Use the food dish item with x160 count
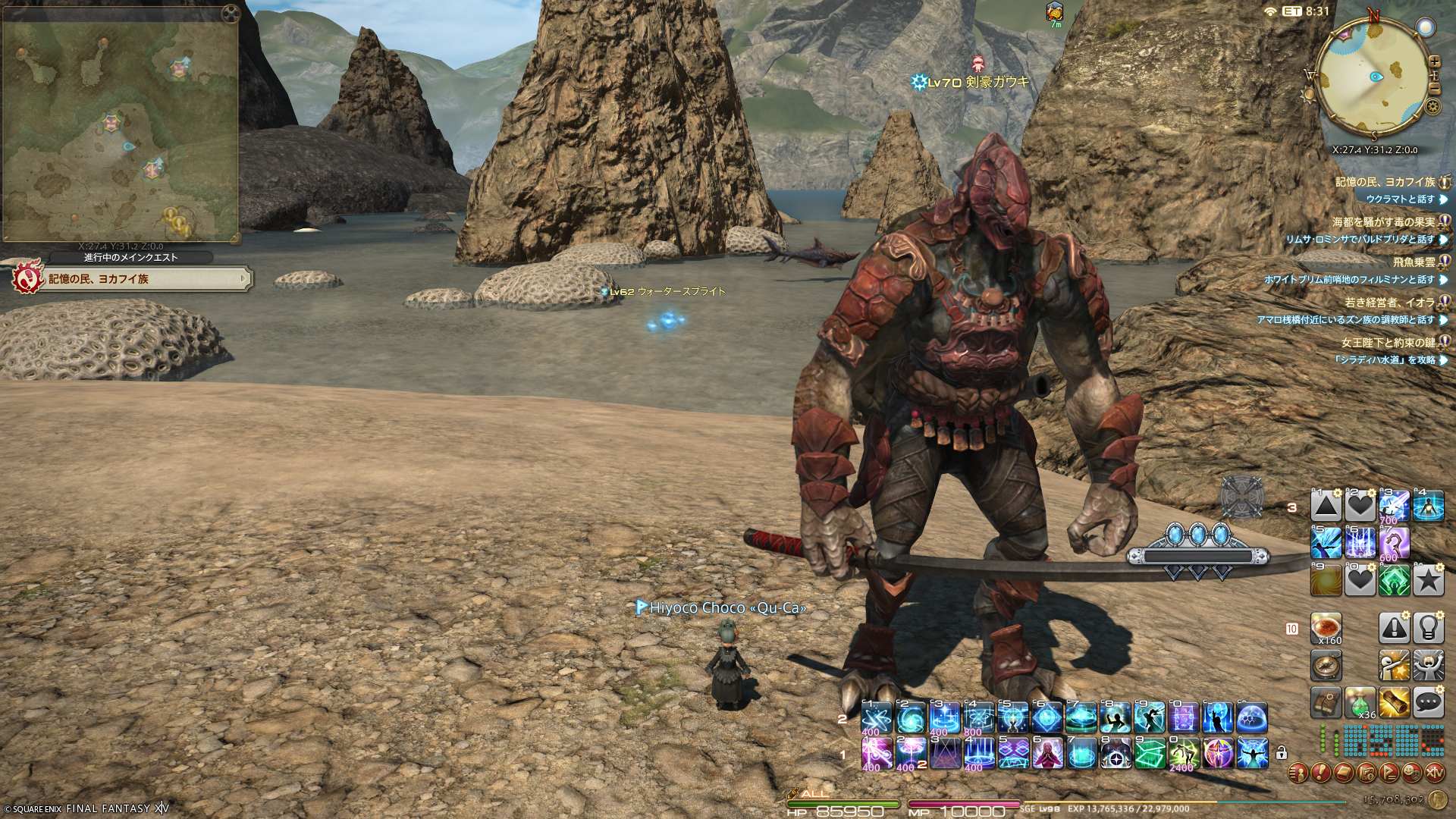1456x819 pixels. [1326, 628]
